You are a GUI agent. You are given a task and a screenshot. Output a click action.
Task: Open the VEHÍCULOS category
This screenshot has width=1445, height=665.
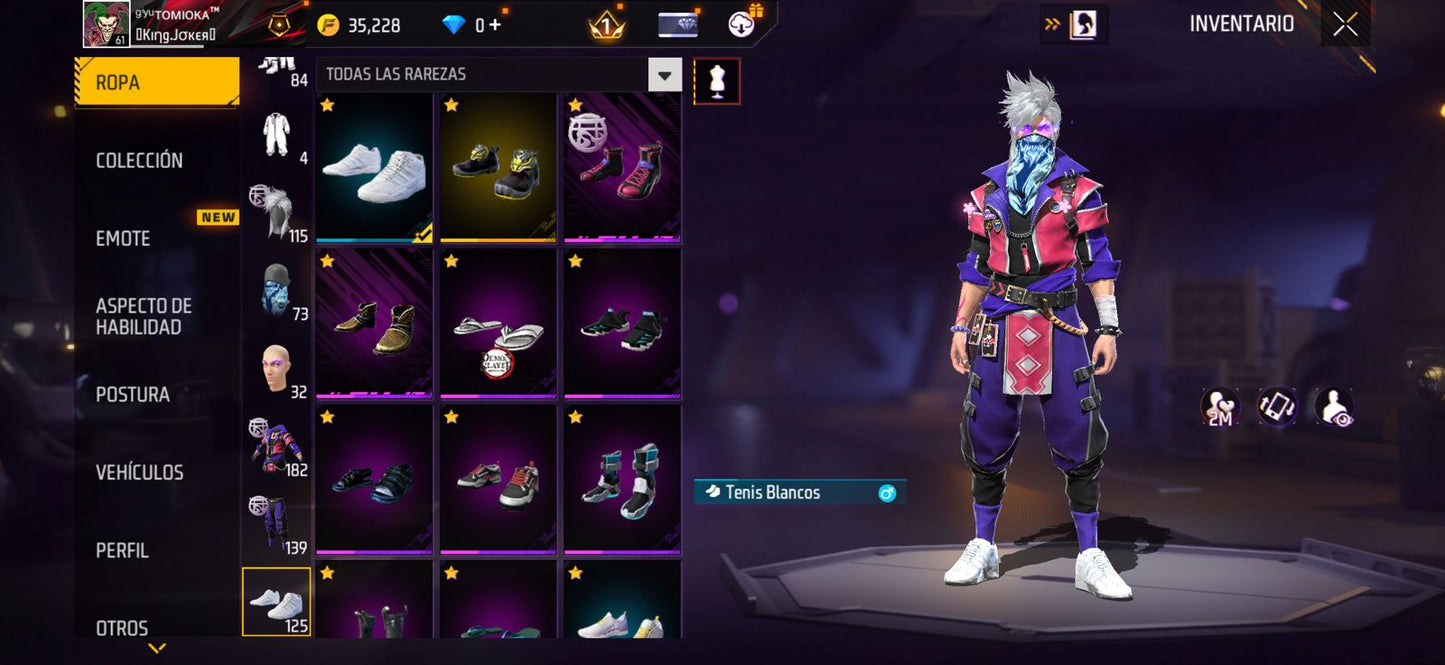pos(139,472)
